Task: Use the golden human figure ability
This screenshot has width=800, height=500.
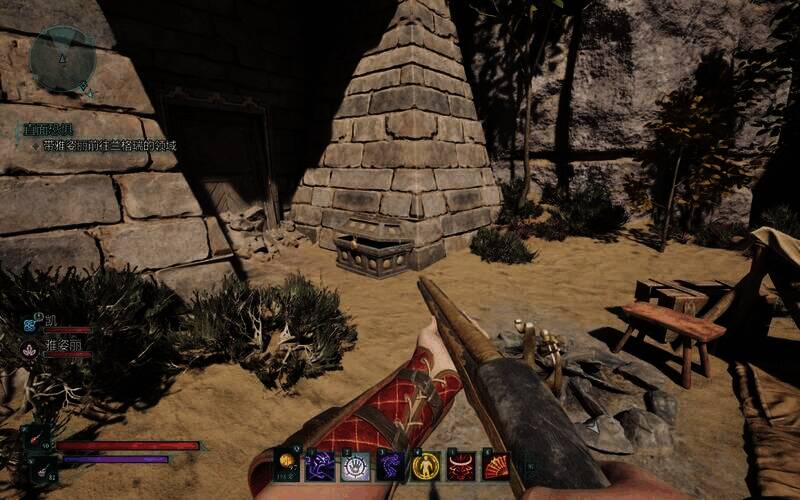Action: tap(426, 466)
